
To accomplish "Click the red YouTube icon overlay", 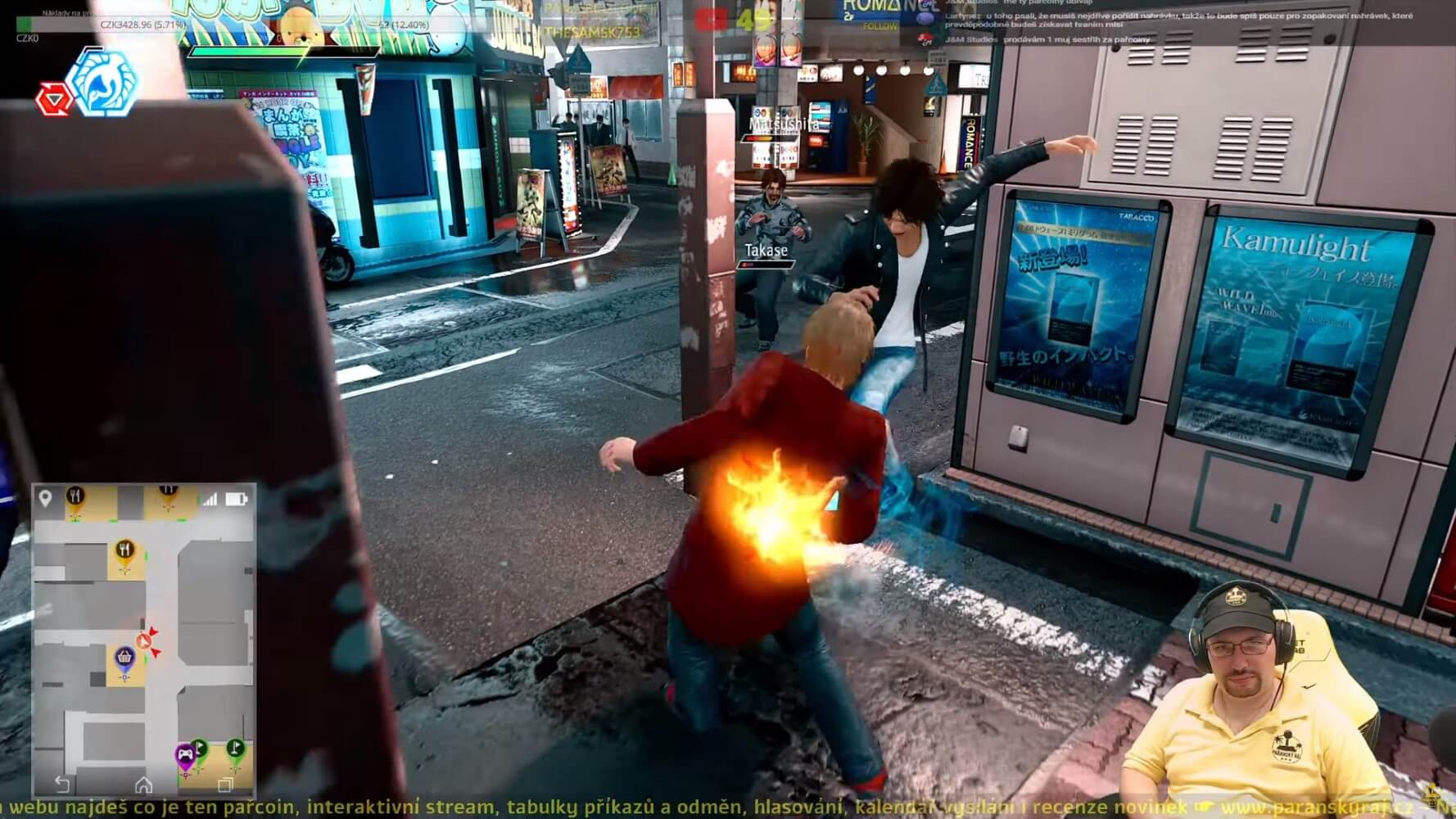I will [x=711, y=20].
